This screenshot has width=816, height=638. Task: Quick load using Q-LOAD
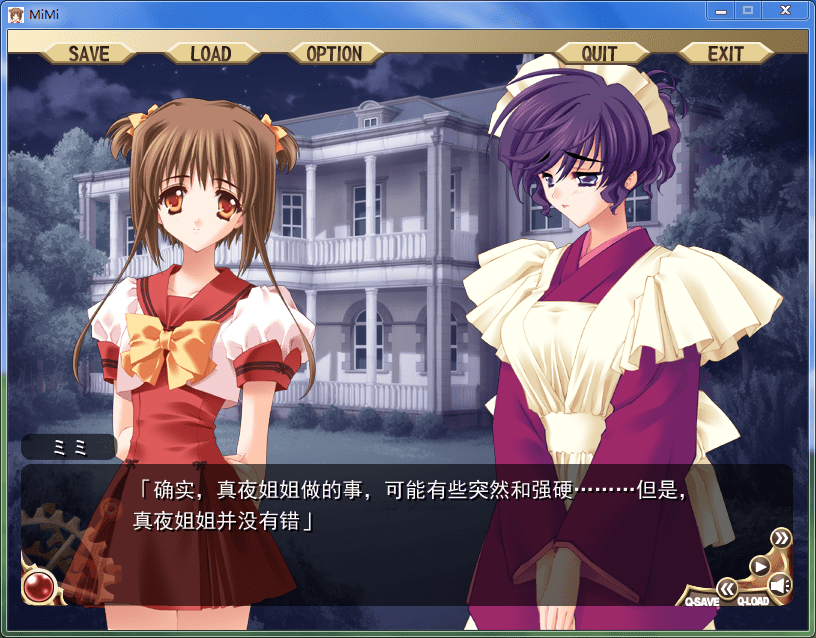pyautogui.click(x=753, y=601)
